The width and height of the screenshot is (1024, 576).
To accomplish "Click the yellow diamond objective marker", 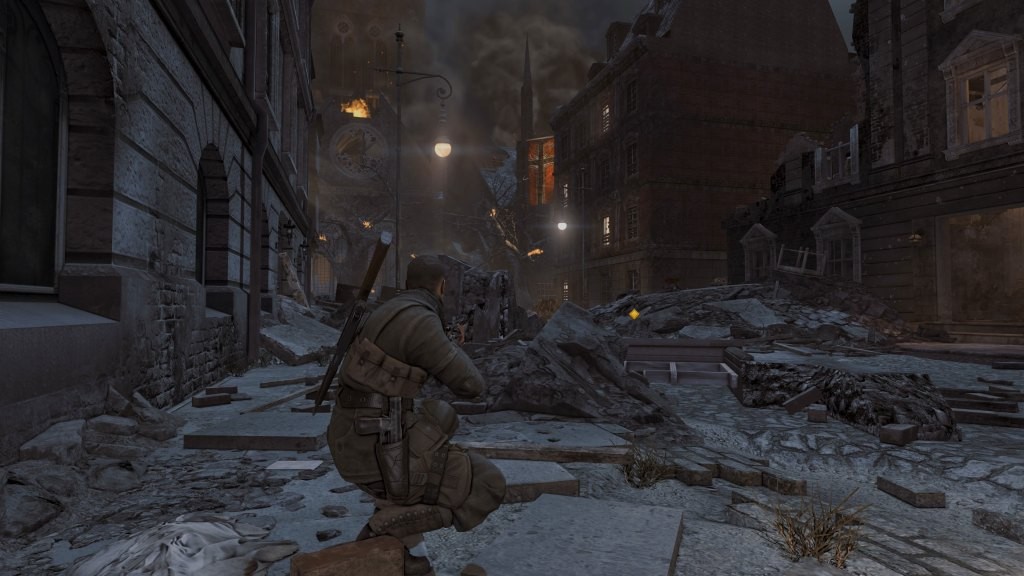I will coord(633,314).
